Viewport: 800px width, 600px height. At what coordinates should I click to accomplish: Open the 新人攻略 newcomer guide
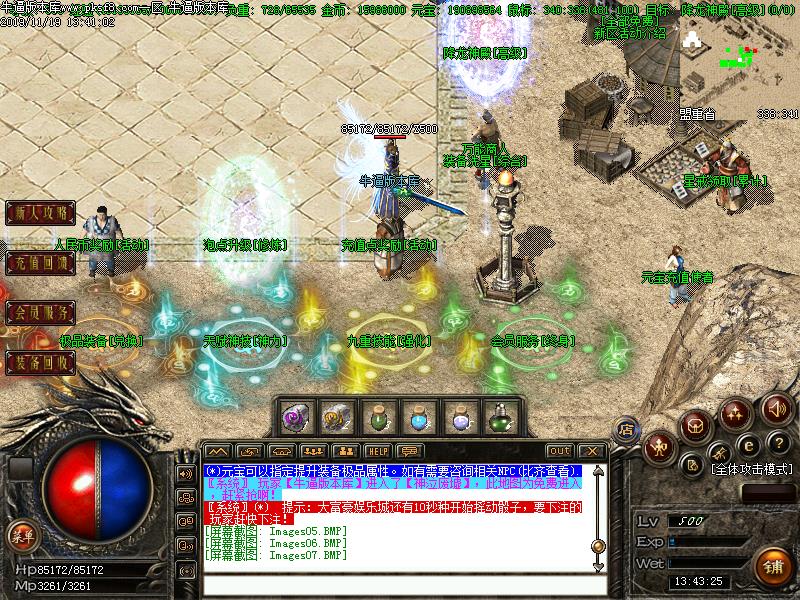41,213
